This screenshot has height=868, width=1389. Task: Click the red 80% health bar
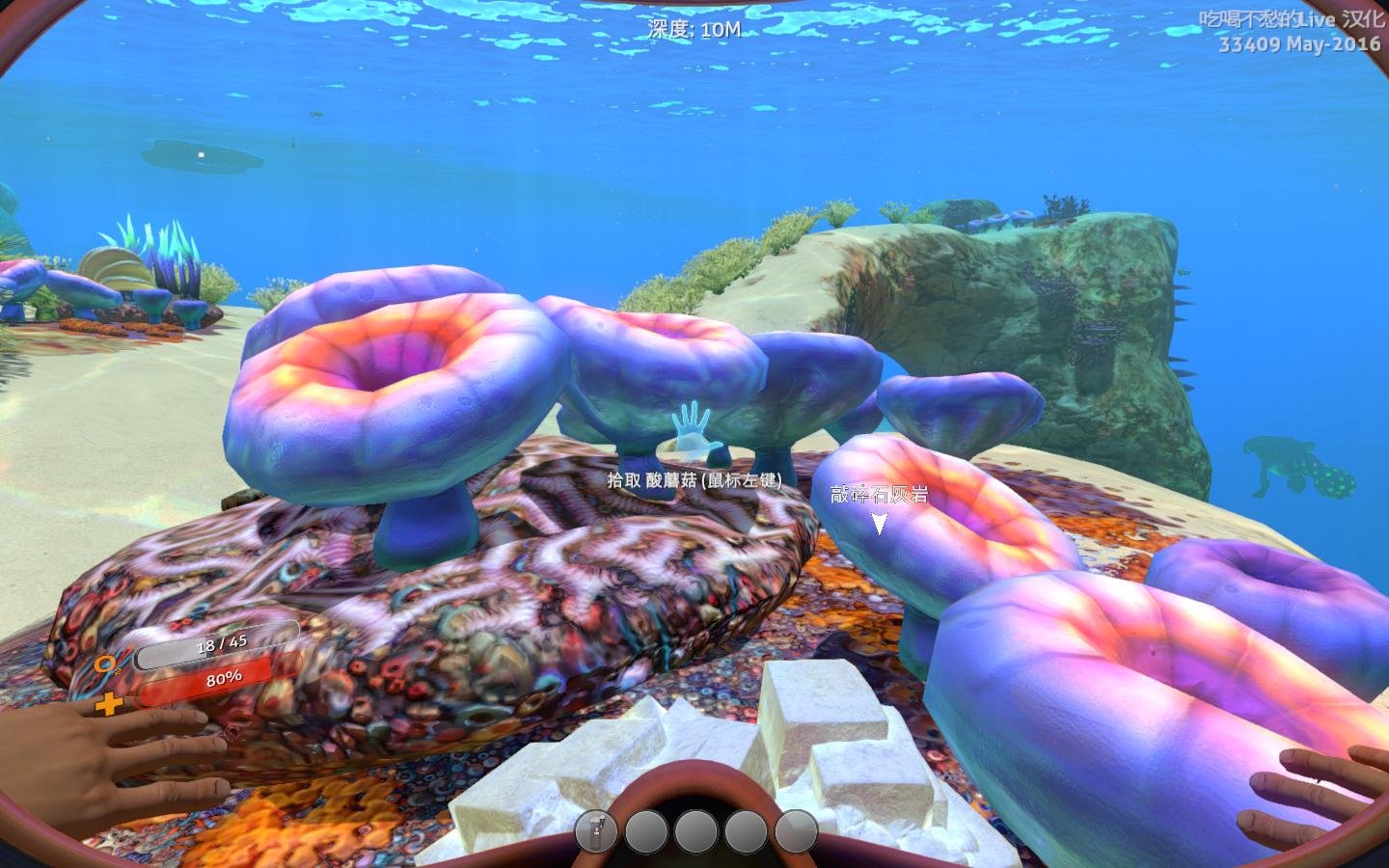224,677
